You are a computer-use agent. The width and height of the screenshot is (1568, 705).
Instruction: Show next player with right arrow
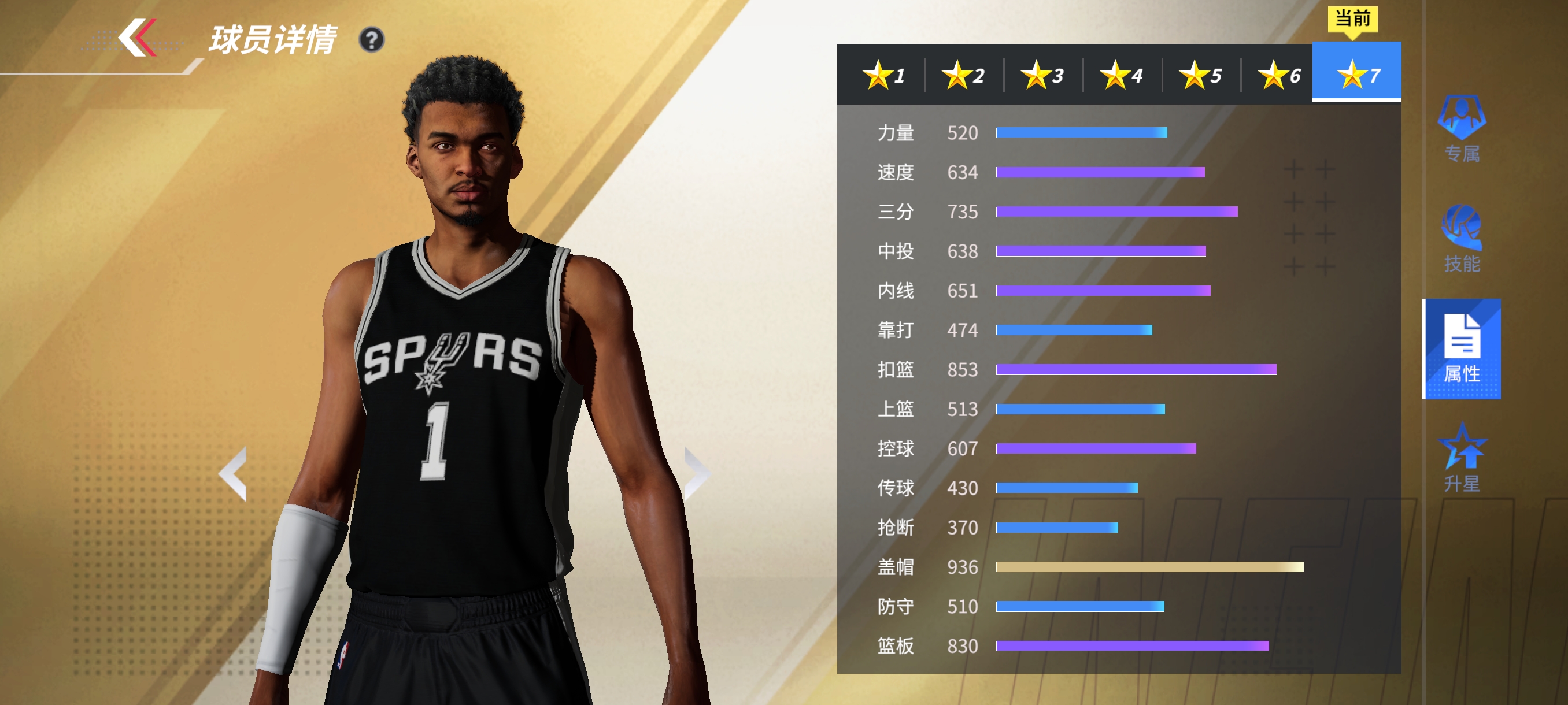(x=695, y=473)
